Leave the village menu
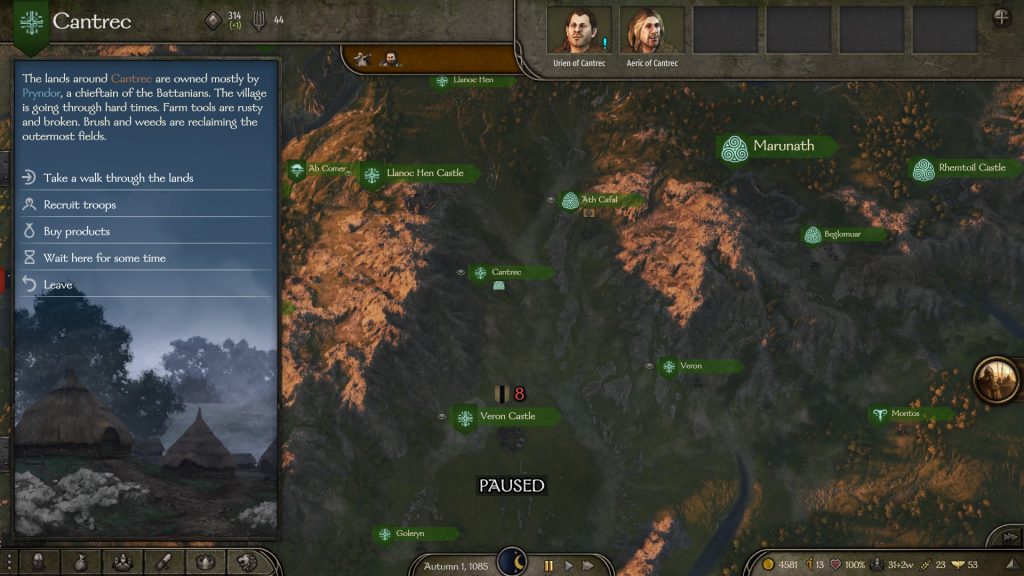Image resolution: width=1024 pixels, height=576 pixels. click(57, 285)
